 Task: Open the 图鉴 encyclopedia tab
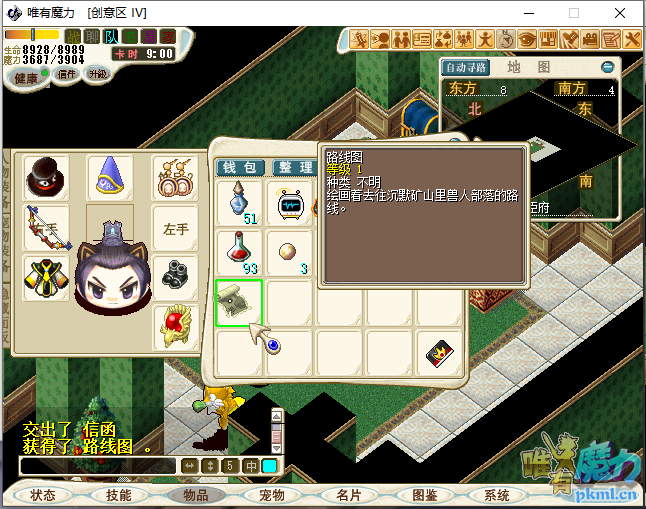(x=425, y=495)
